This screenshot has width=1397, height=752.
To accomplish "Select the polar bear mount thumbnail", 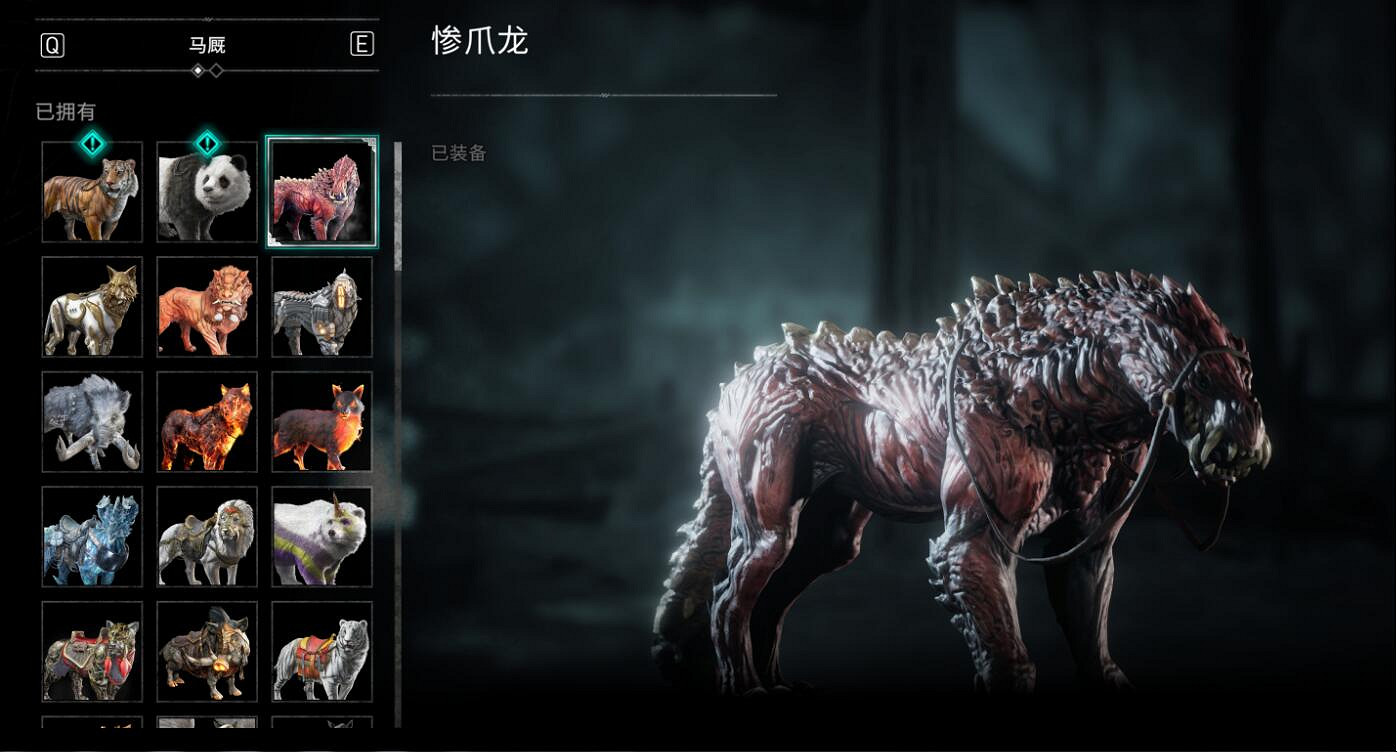I will pos(321,537).
